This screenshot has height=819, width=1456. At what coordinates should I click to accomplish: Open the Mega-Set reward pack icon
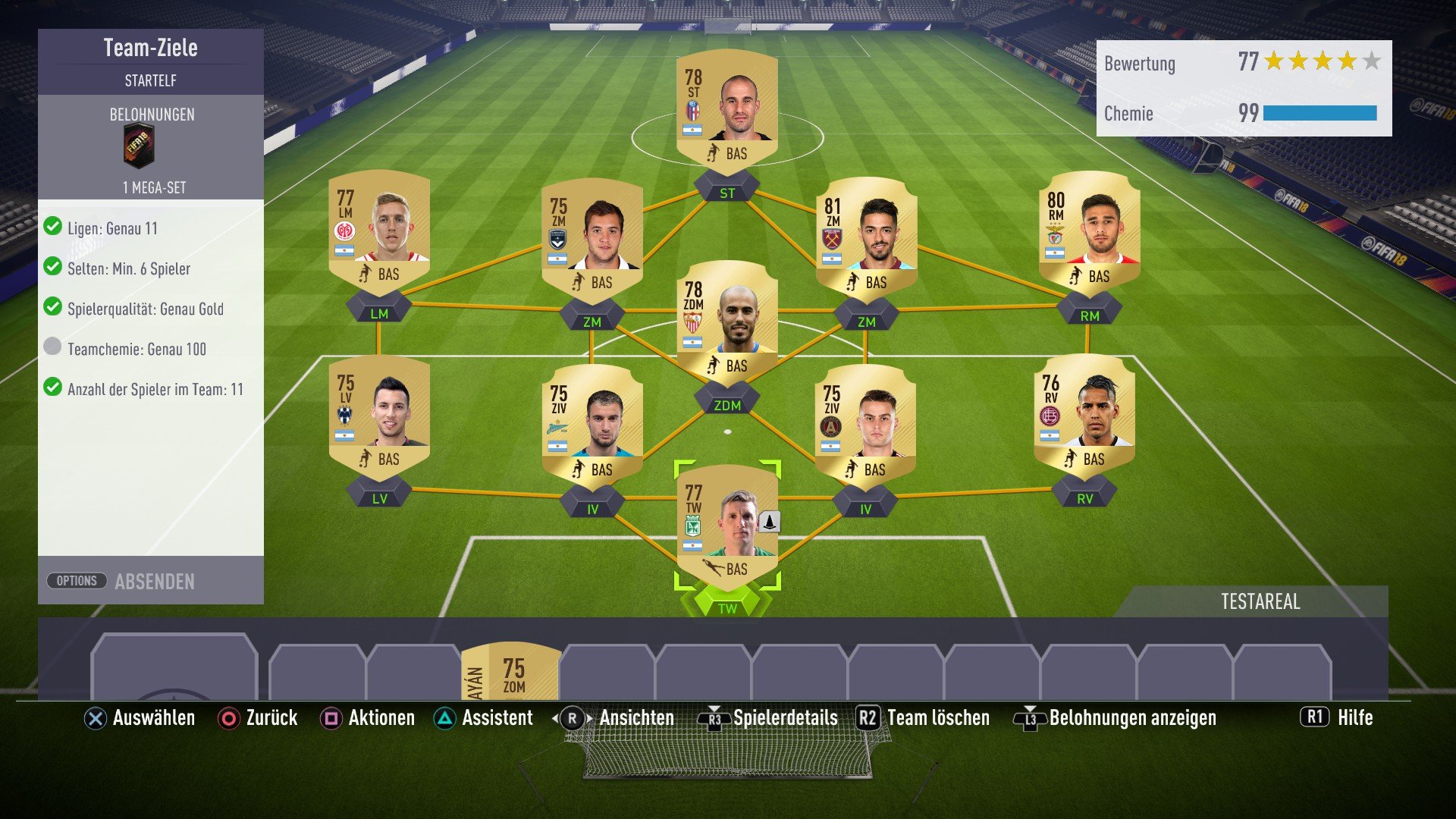point(139,146)
